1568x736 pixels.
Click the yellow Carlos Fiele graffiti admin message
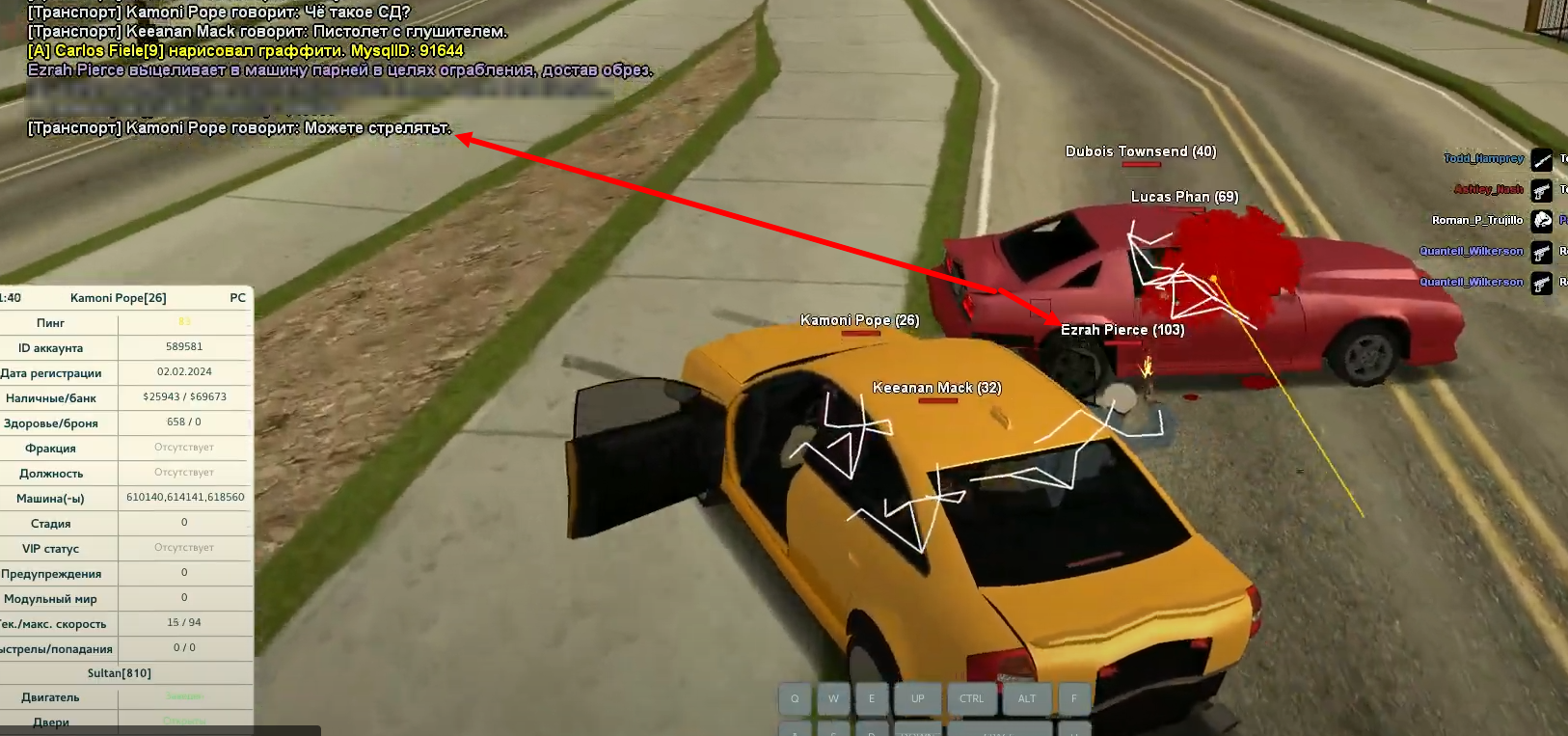(x=245, y=50)
